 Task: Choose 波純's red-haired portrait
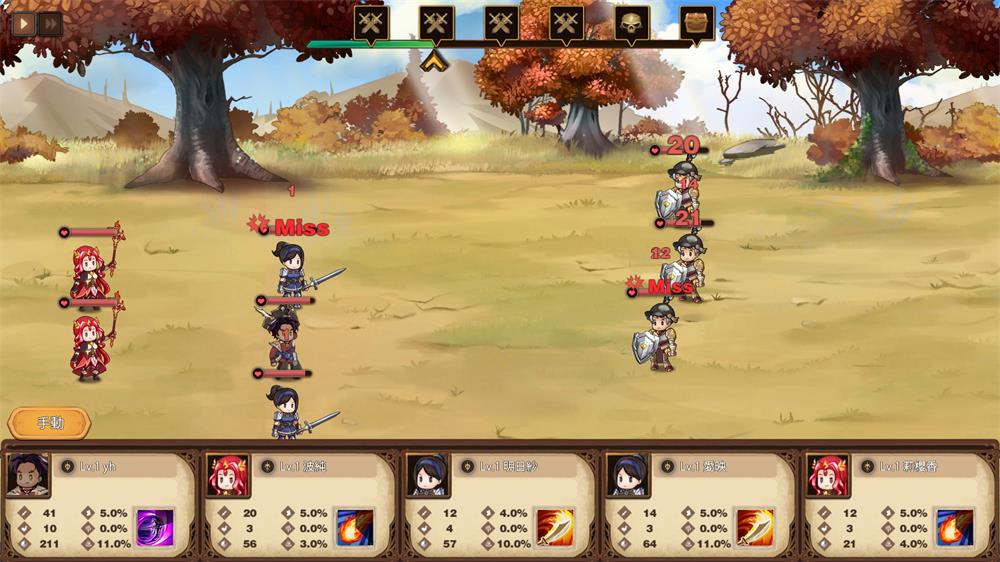228,474
